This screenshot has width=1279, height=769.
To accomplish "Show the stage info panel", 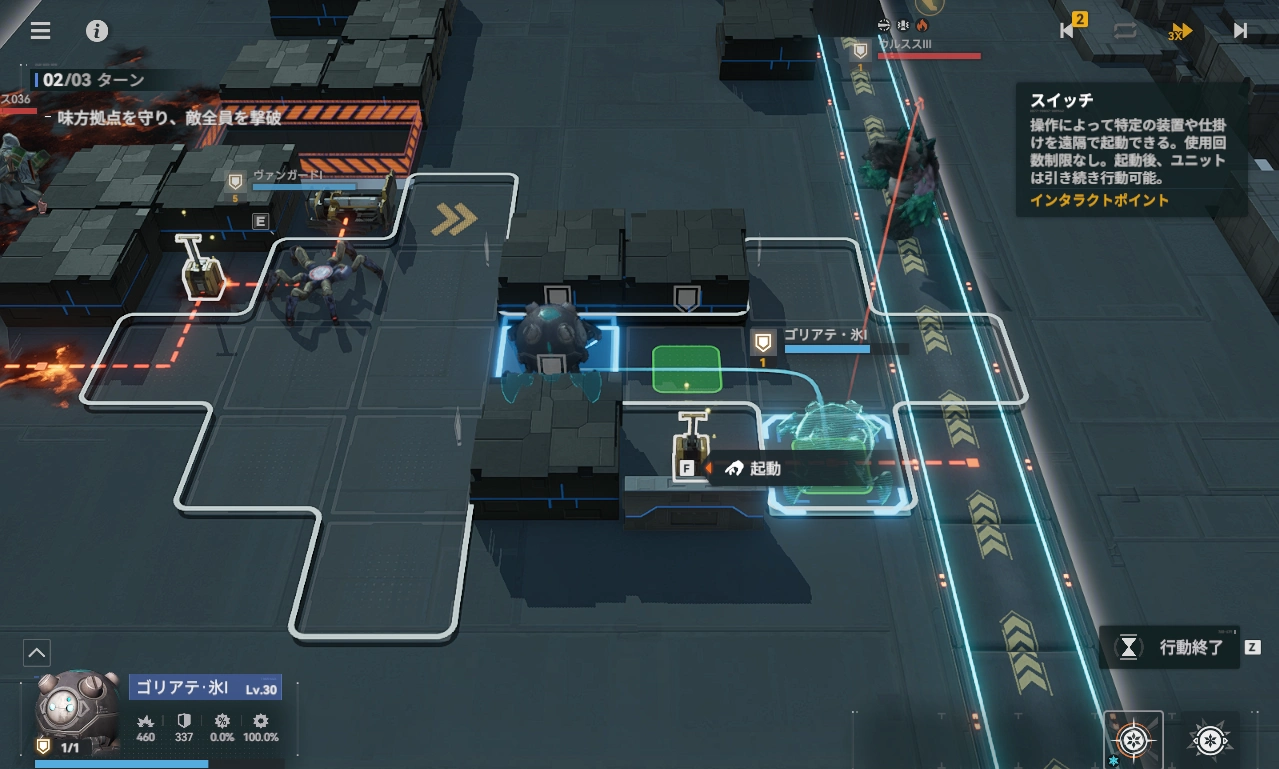I will 97,30.
